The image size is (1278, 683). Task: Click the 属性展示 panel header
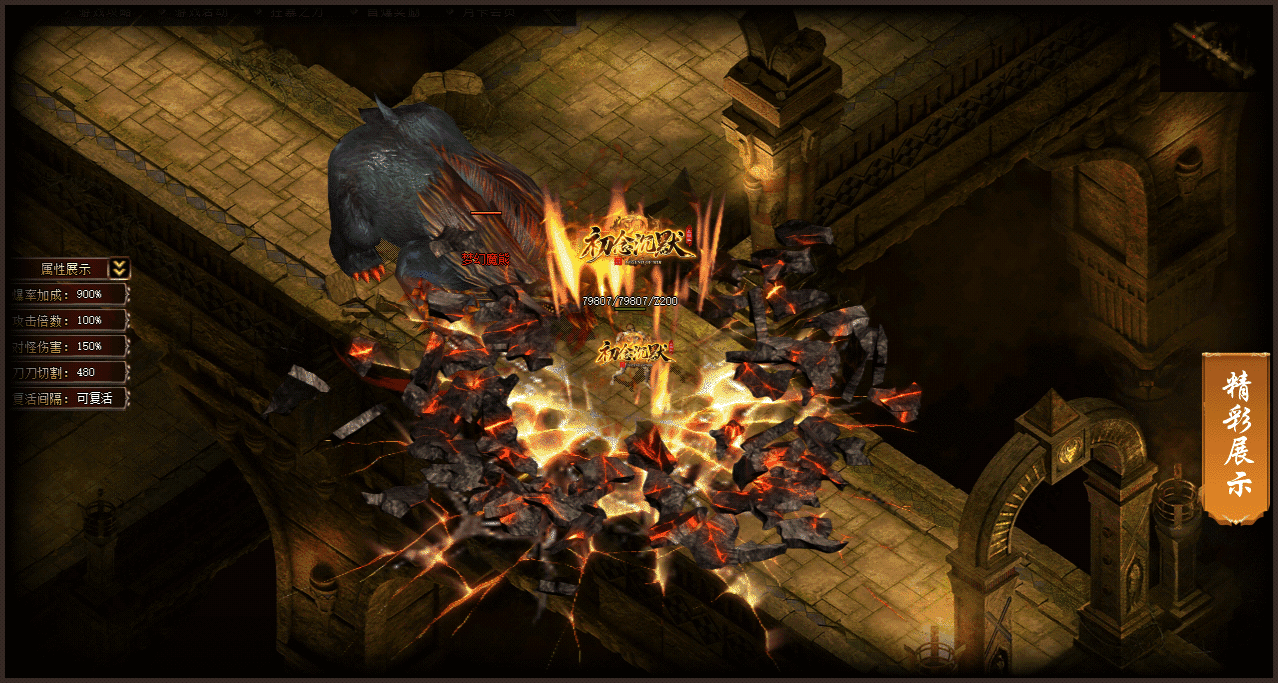pos(65,268)
